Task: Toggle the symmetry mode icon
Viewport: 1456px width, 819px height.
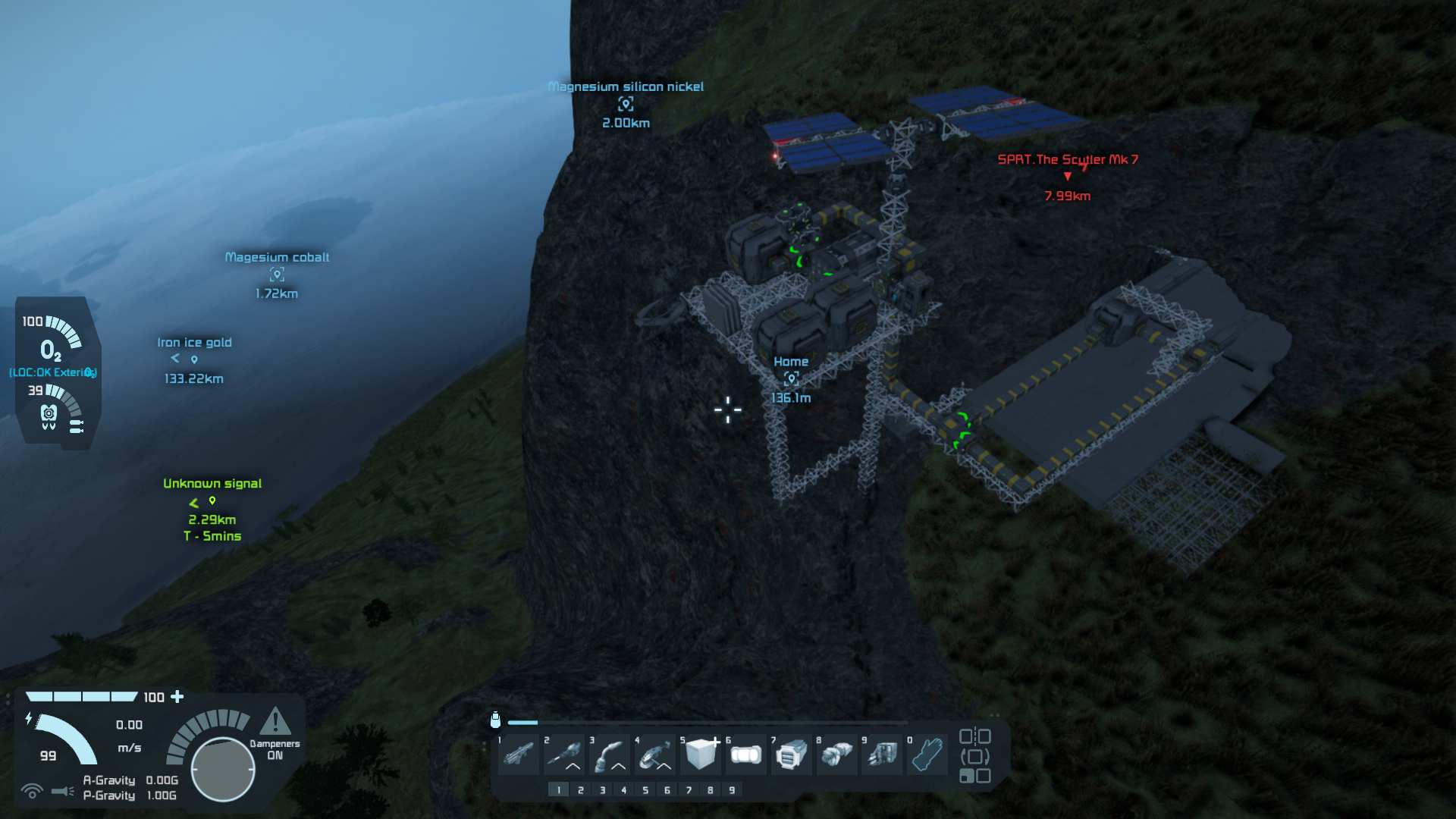Action: coord(974,736)
